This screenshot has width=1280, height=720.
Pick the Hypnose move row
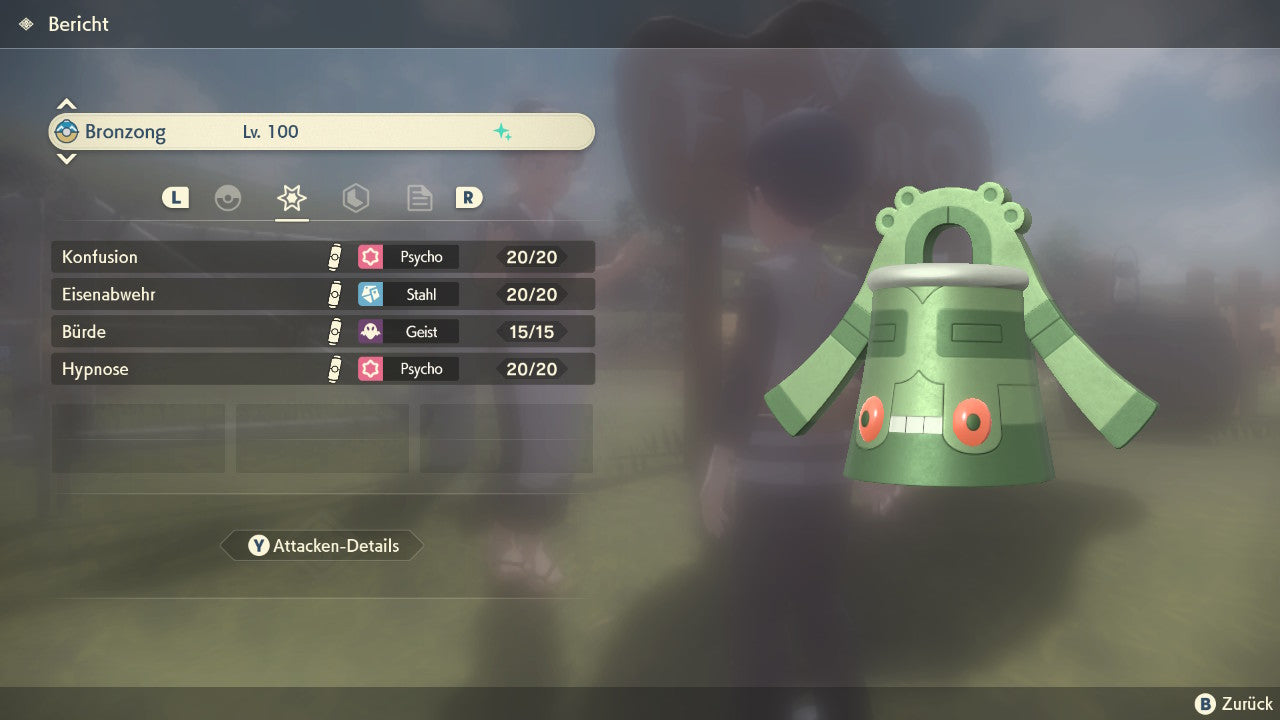(322, 369)
